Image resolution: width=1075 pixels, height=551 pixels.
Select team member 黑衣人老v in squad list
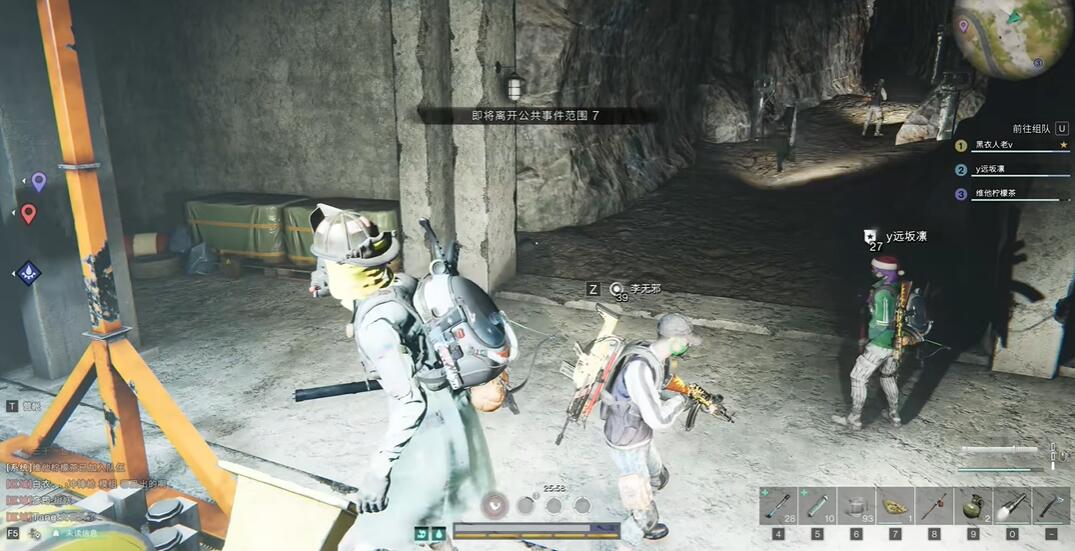click(1012, 145)
